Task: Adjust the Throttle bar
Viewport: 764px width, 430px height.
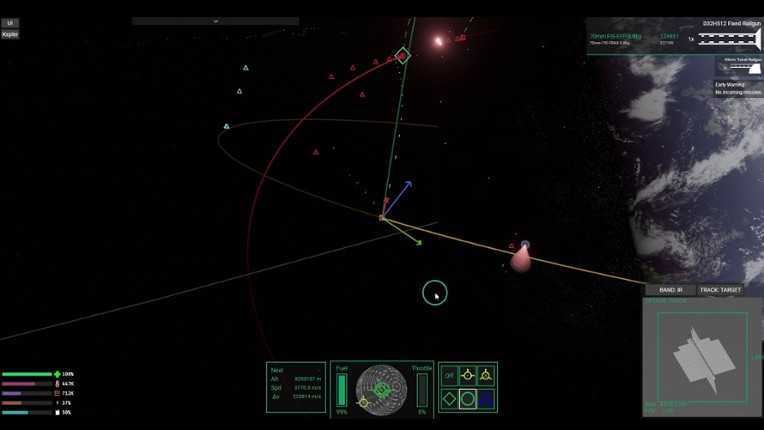Action: pyautogui.click(x=422, y=390)
